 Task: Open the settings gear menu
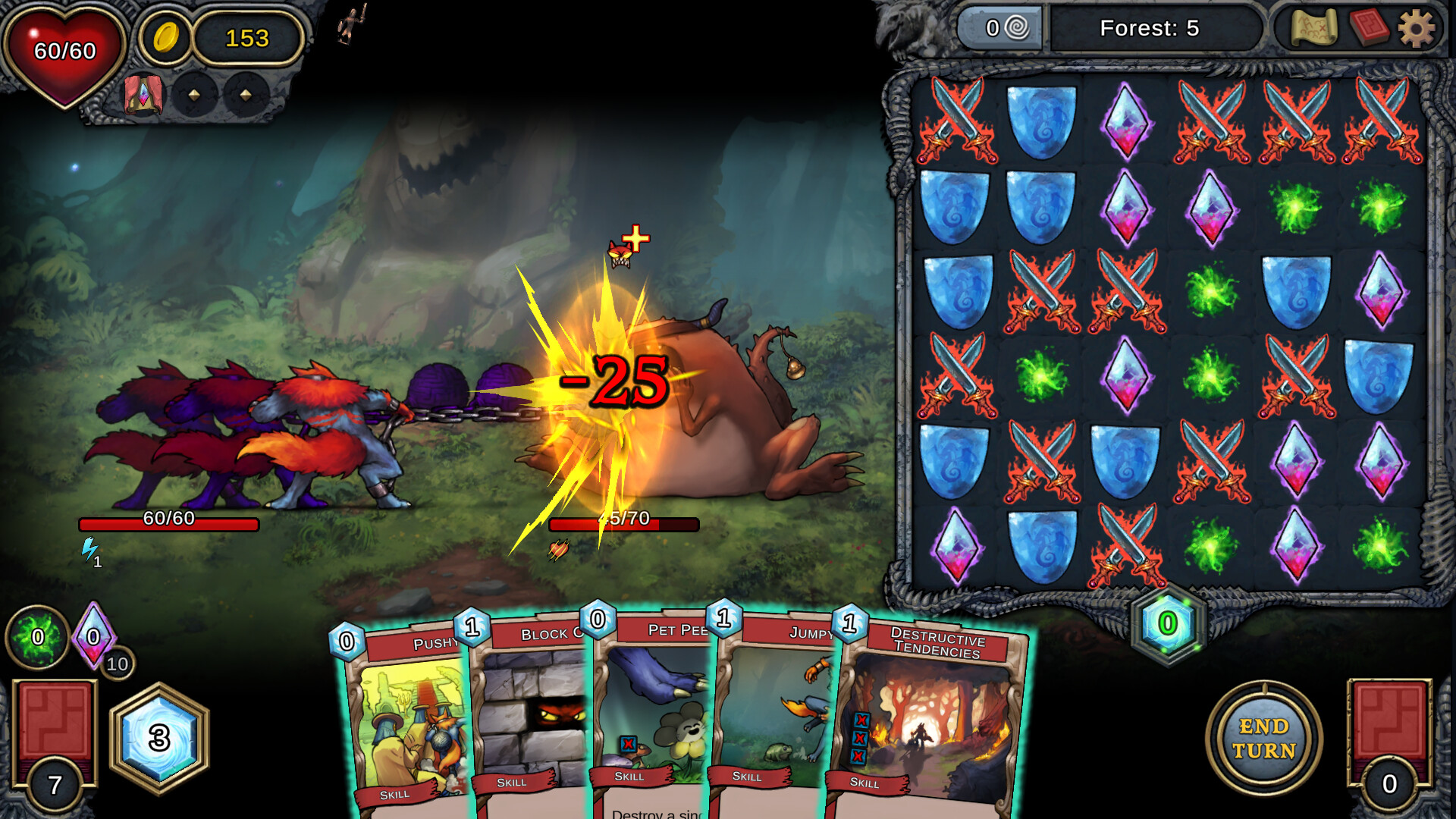(x=1416, y=30)
